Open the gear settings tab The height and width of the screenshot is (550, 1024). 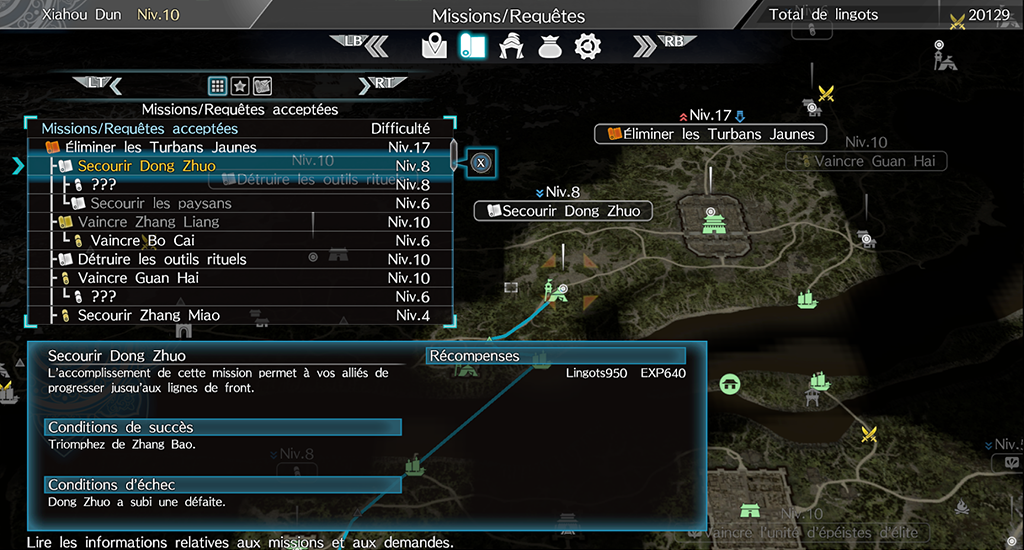[x=587, y=45]
